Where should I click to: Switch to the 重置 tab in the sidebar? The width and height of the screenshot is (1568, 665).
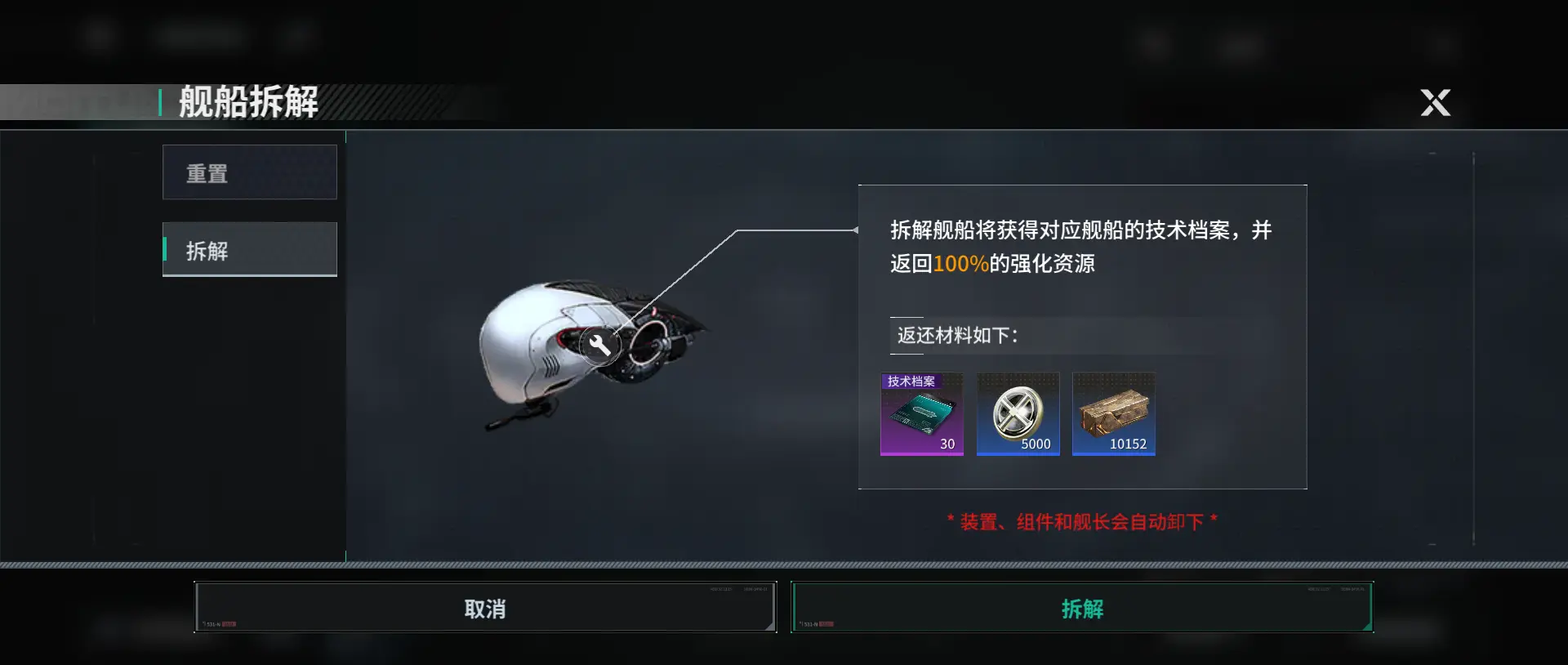coord(250,172)
